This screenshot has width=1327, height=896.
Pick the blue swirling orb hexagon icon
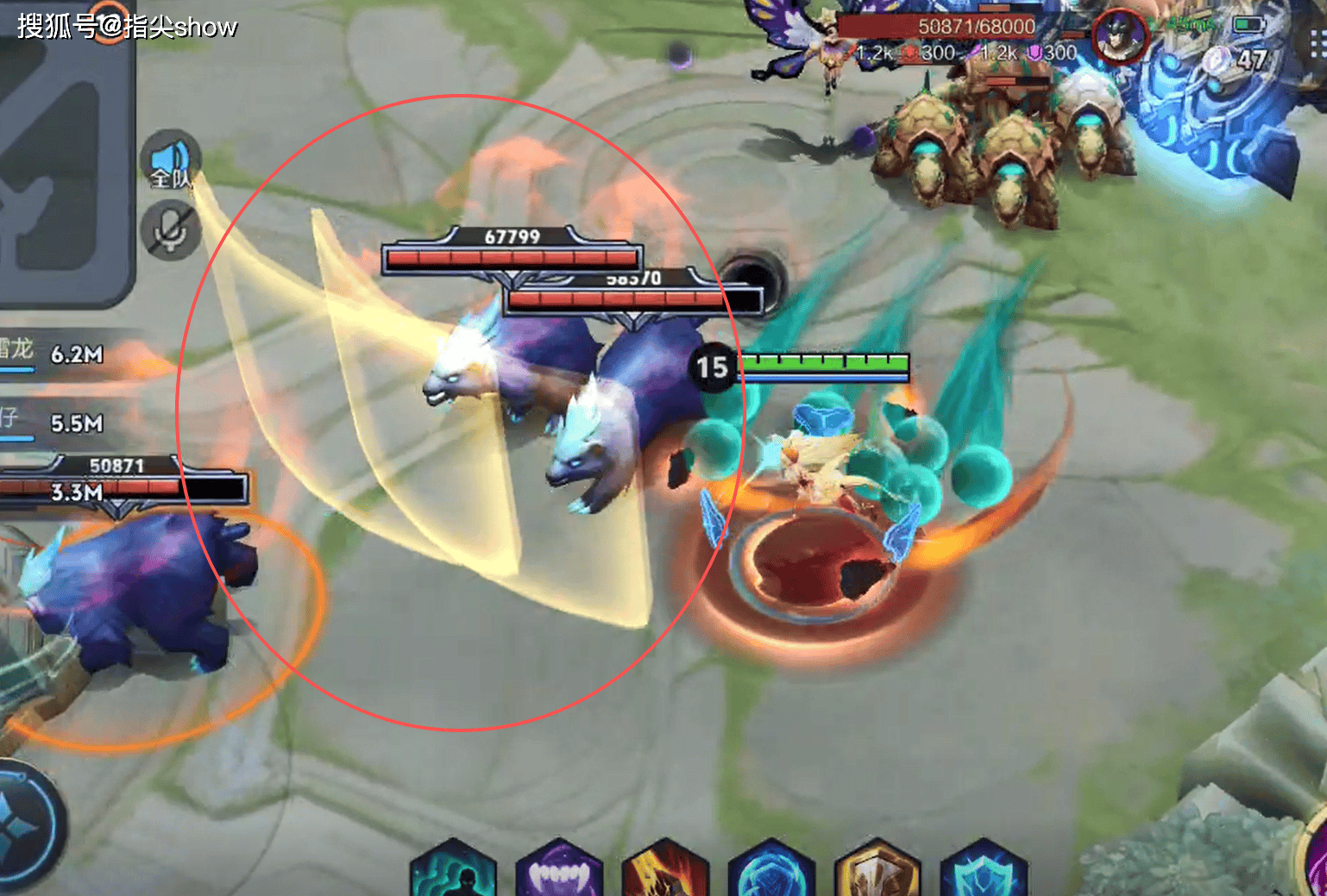click(771, 872)
